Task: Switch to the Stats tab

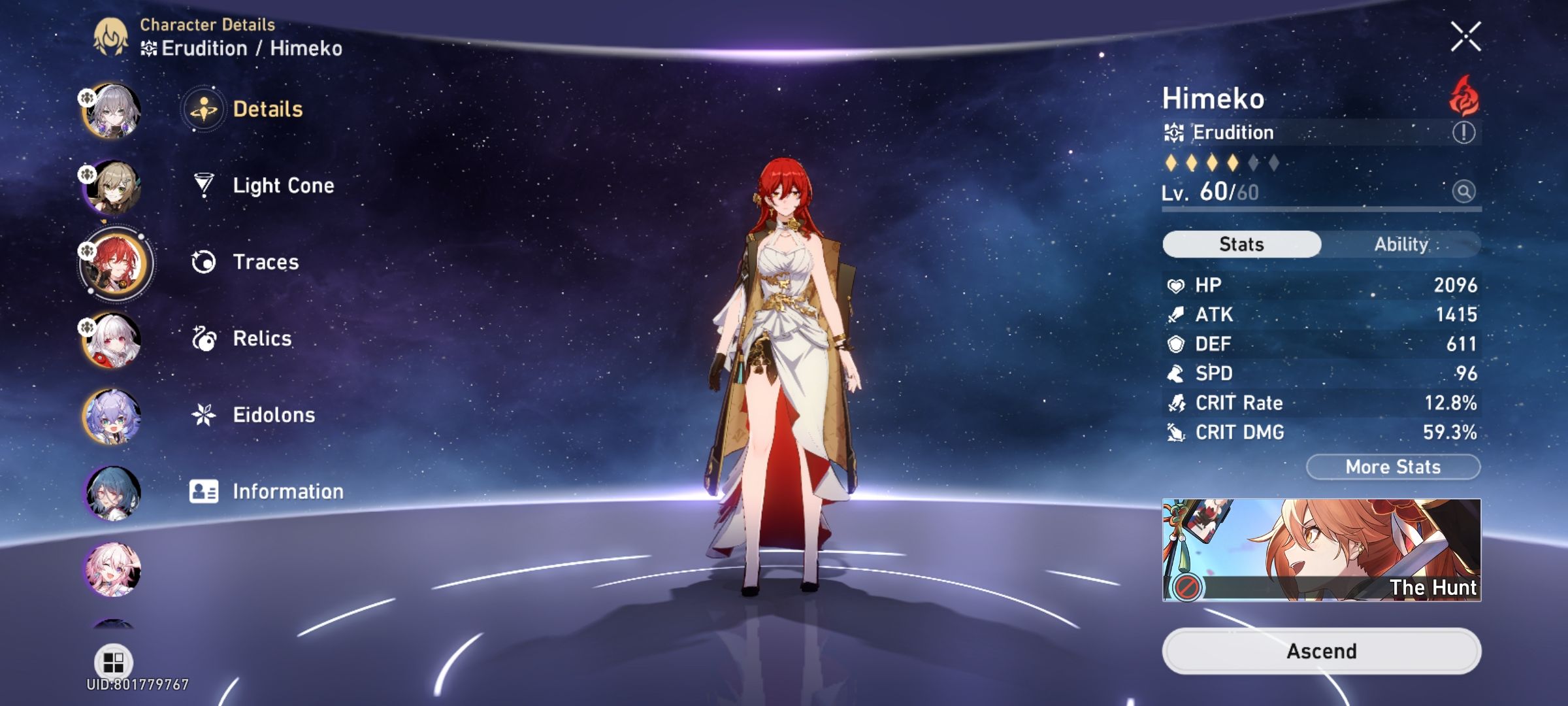Action: click(1240, 244)
